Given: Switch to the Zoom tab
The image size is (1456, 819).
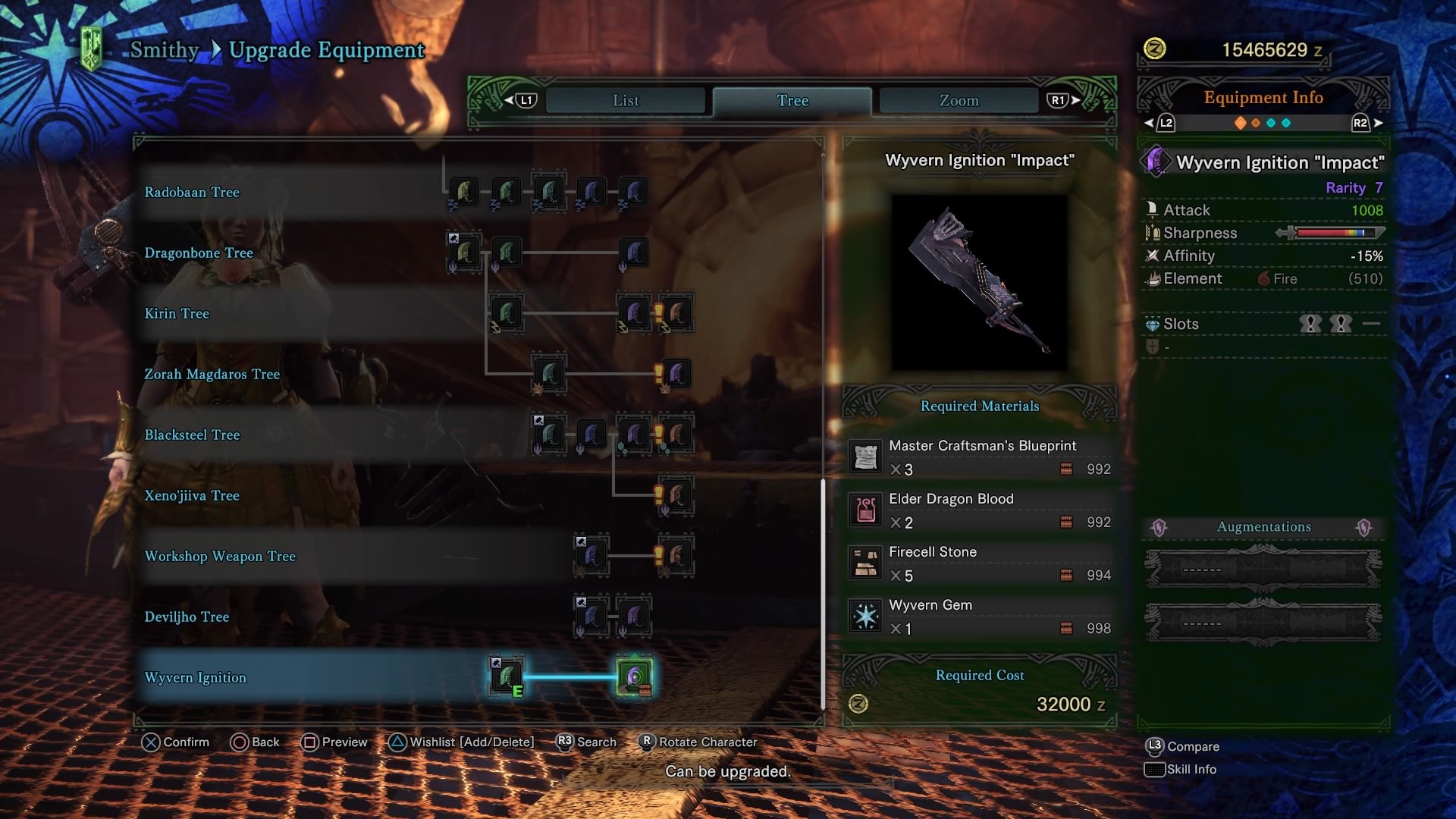Looking at the screenshot, I should (958, 100).
